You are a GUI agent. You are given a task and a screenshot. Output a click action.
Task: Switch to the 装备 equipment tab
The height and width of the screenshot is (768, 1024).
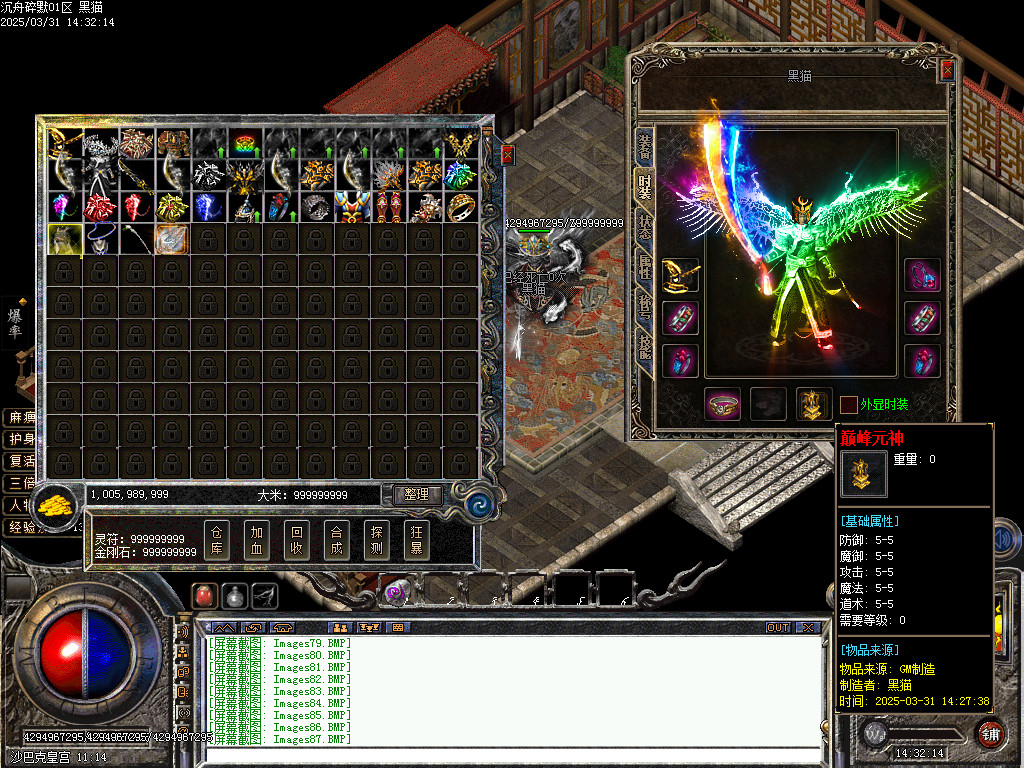[645, 148]
